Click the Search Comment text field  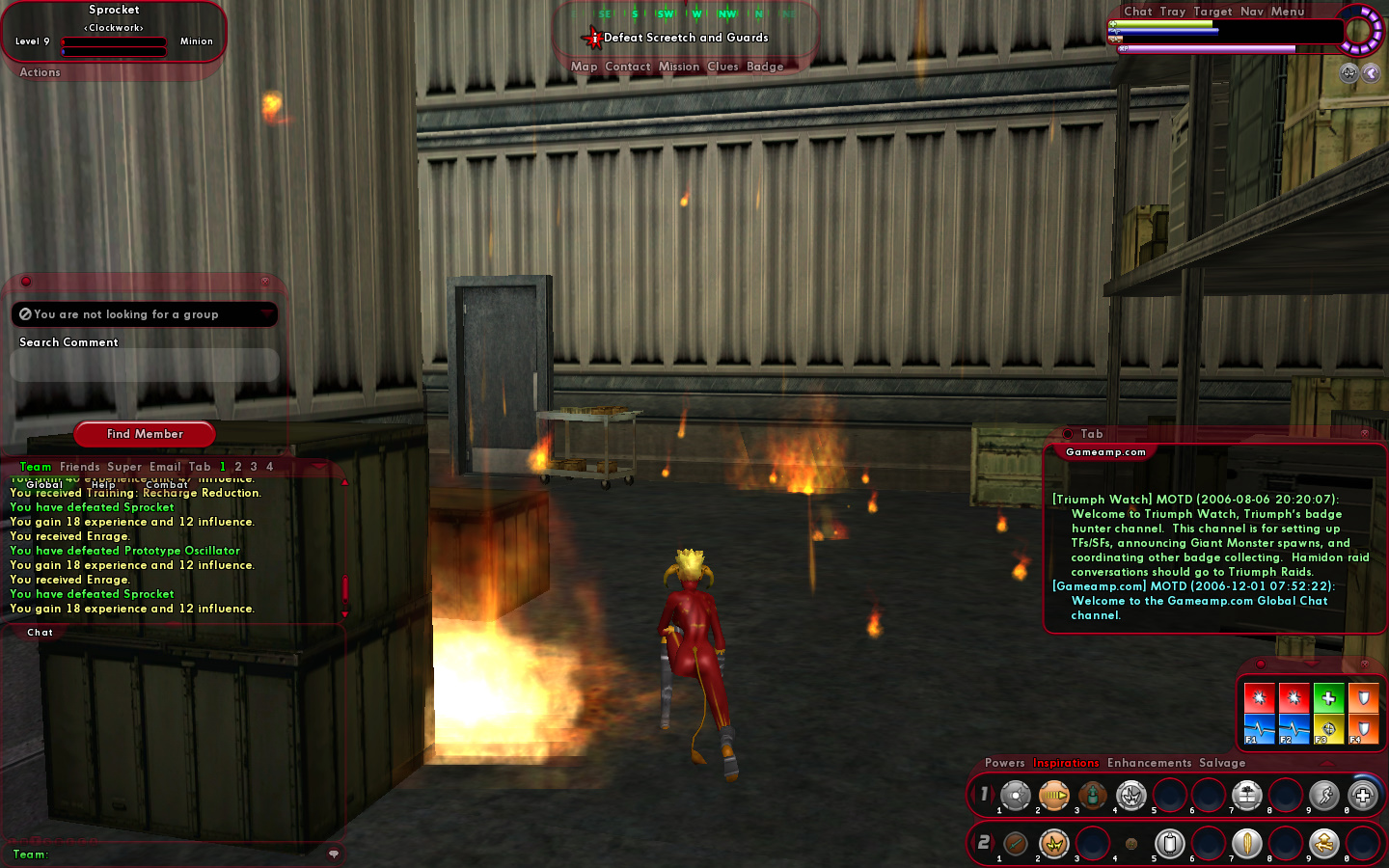145,366
